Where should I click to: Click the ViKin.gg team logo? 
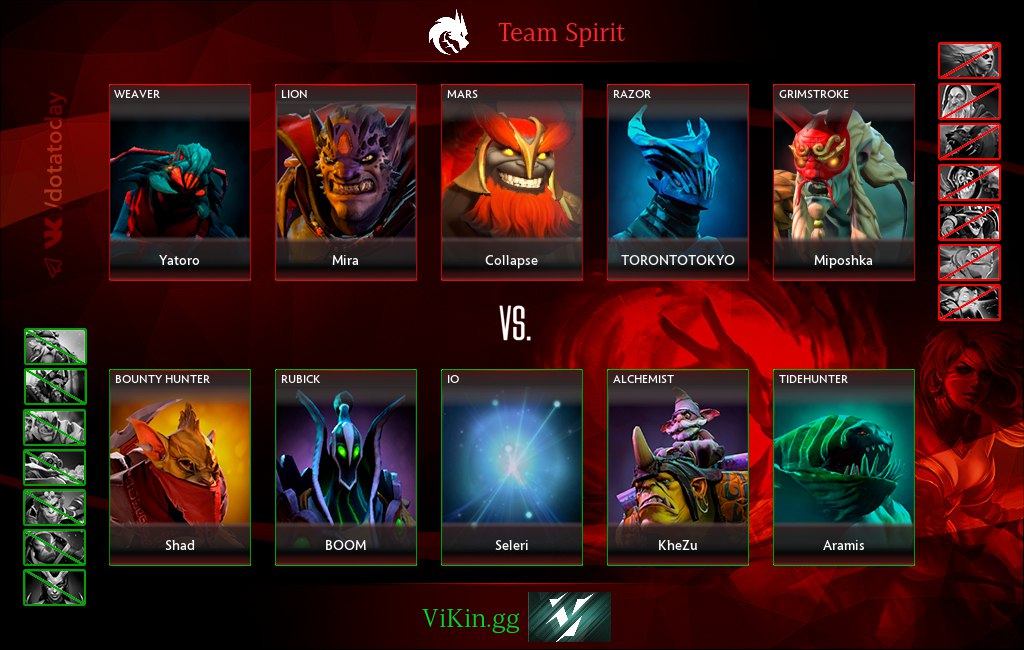point(569,617)
